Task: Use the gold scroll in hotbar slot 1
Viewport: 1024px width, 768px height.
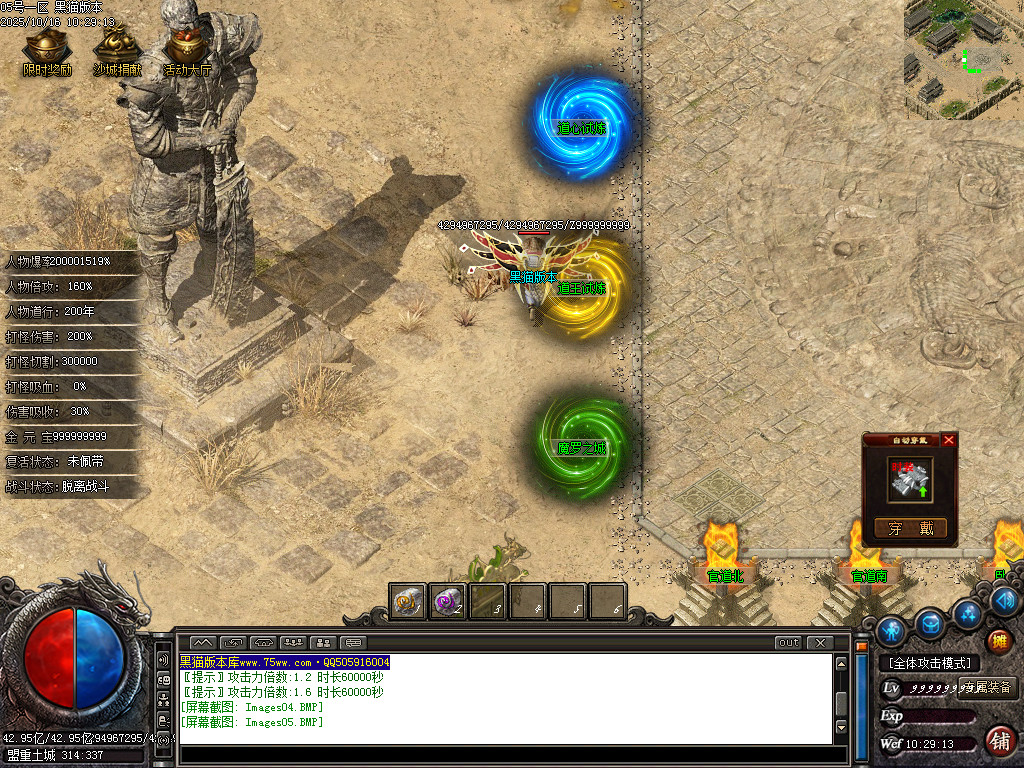Action: pyautogui.click(x=408, y=602)
